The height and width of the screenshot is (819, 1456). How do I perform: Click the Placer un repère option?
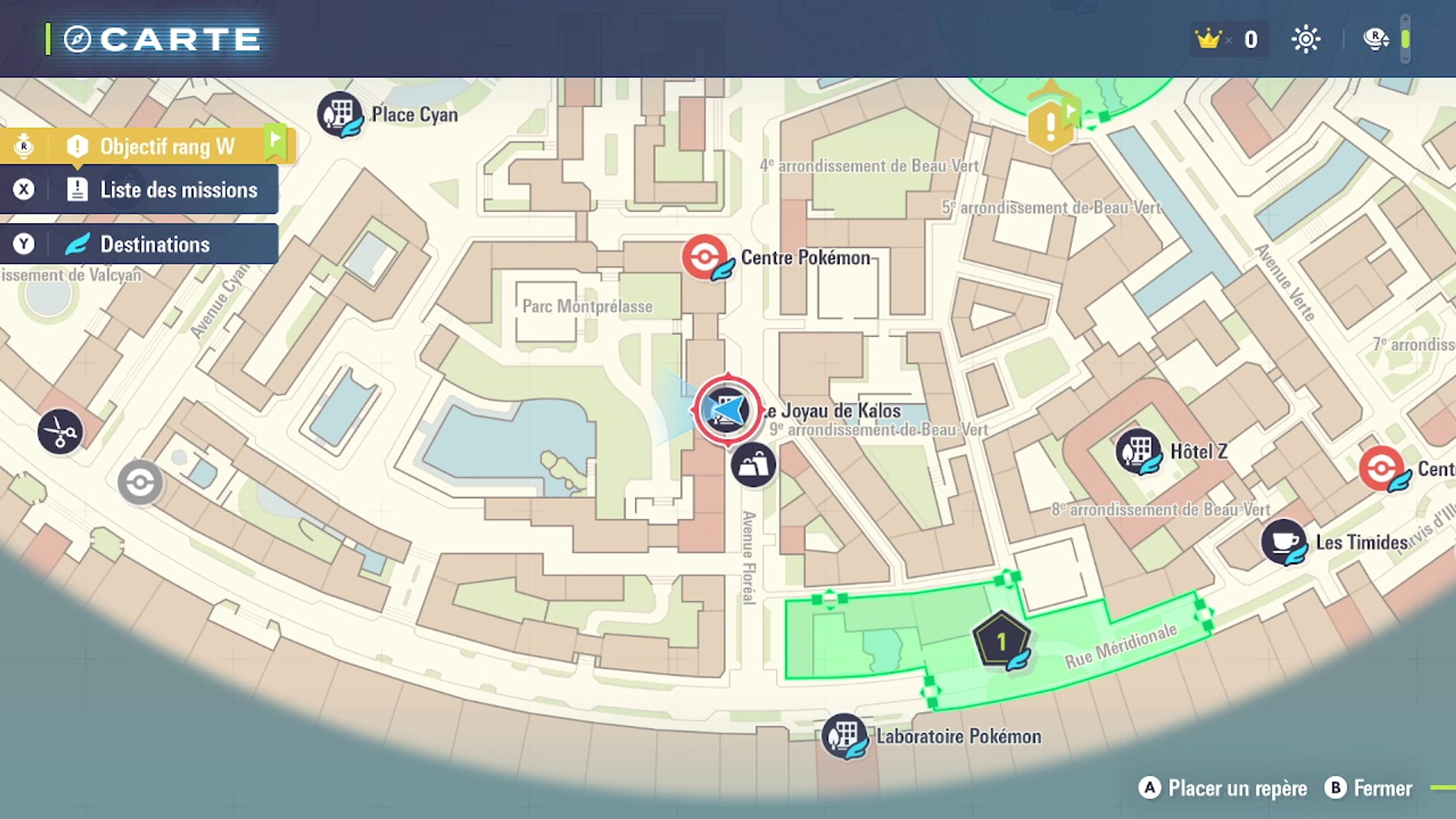(1223, 788)
